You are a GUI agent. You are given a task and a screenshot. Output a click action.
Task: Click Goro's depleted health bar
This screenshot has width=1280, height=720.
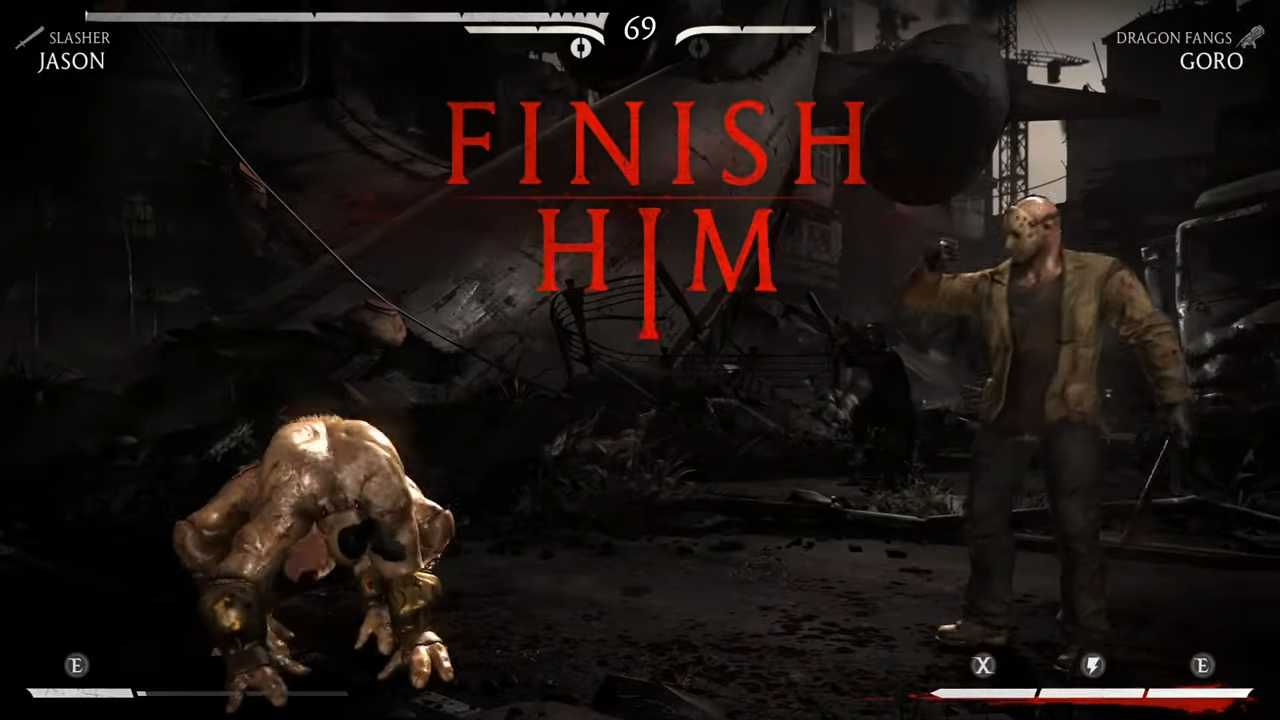(745, 30)
